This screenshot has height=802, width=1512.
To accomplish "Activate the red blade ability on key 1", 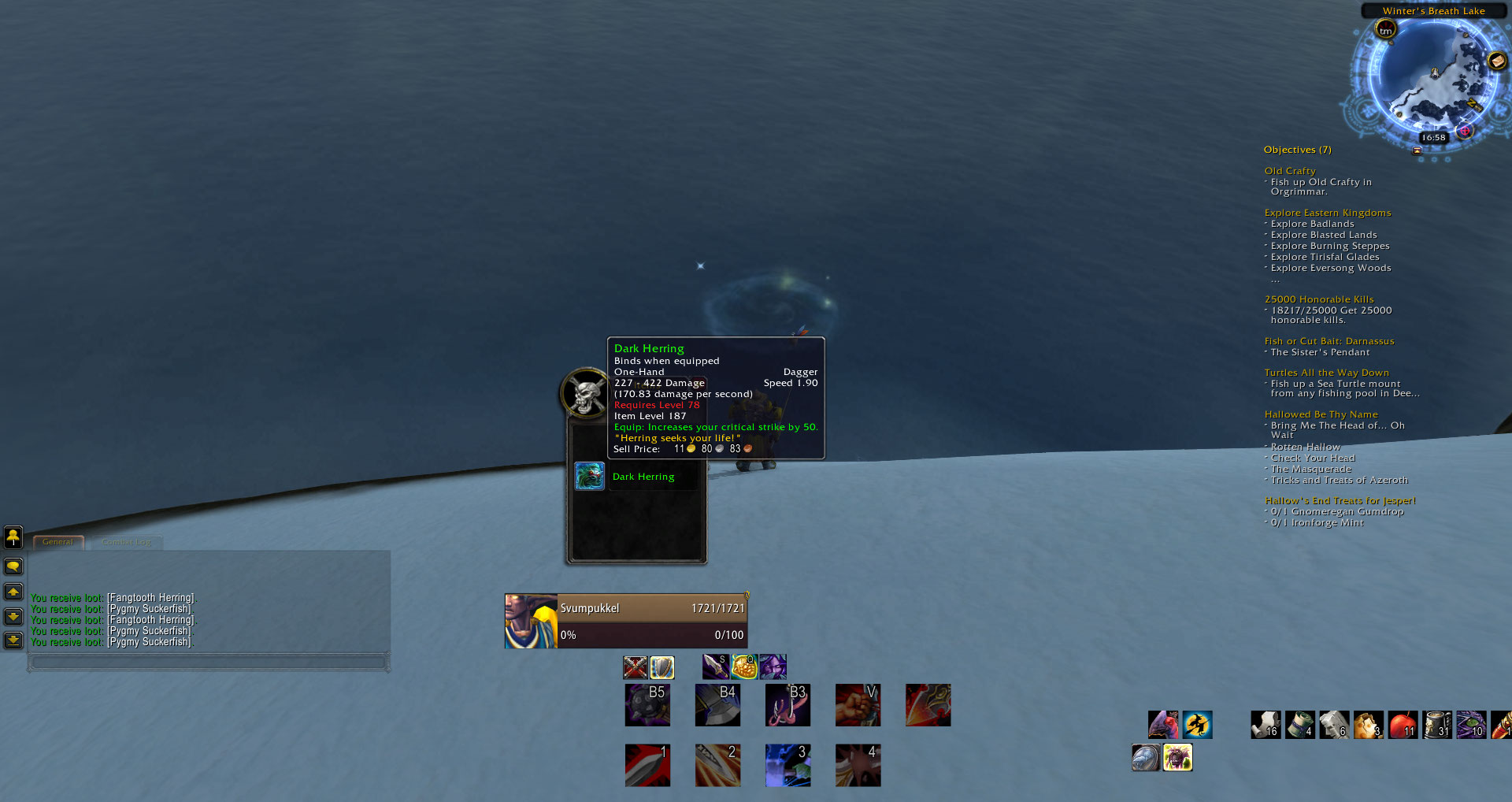I will (647, 765).
